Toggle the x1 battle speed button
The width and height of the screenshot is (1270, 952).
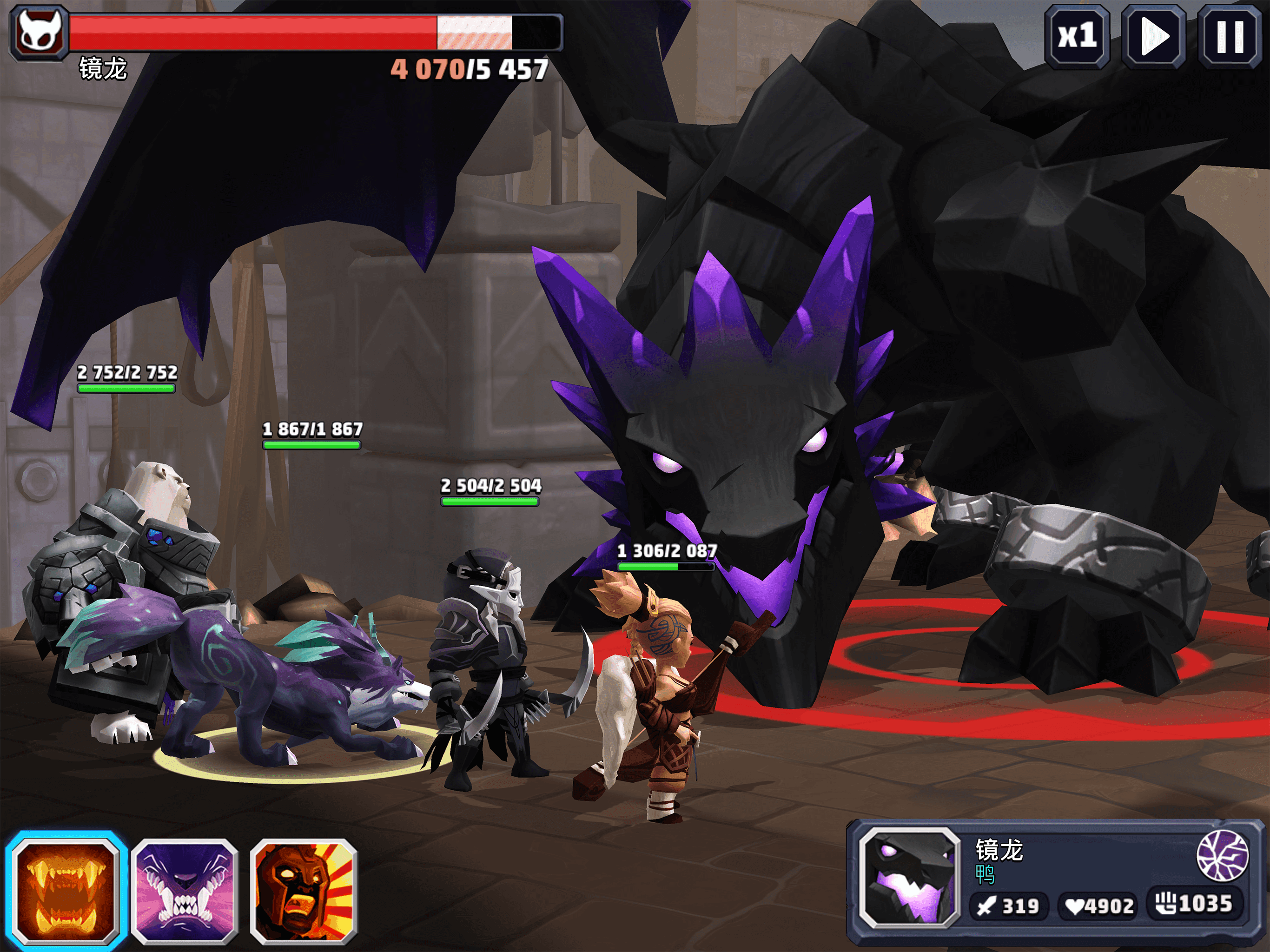click(x=1077, y=36)
